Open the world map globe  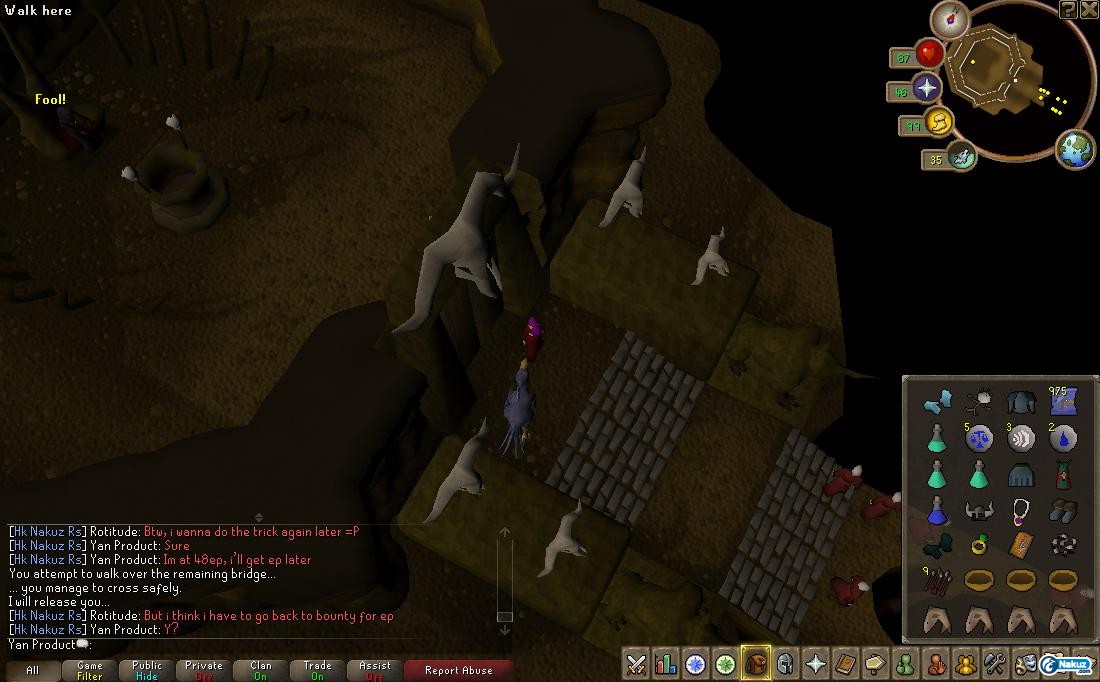1075,149
